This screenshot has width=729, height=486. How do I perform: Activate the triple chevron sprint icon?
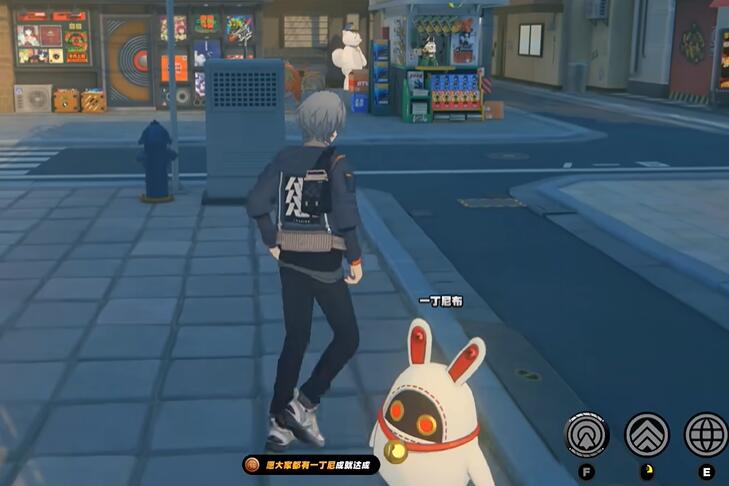point(647,434)
